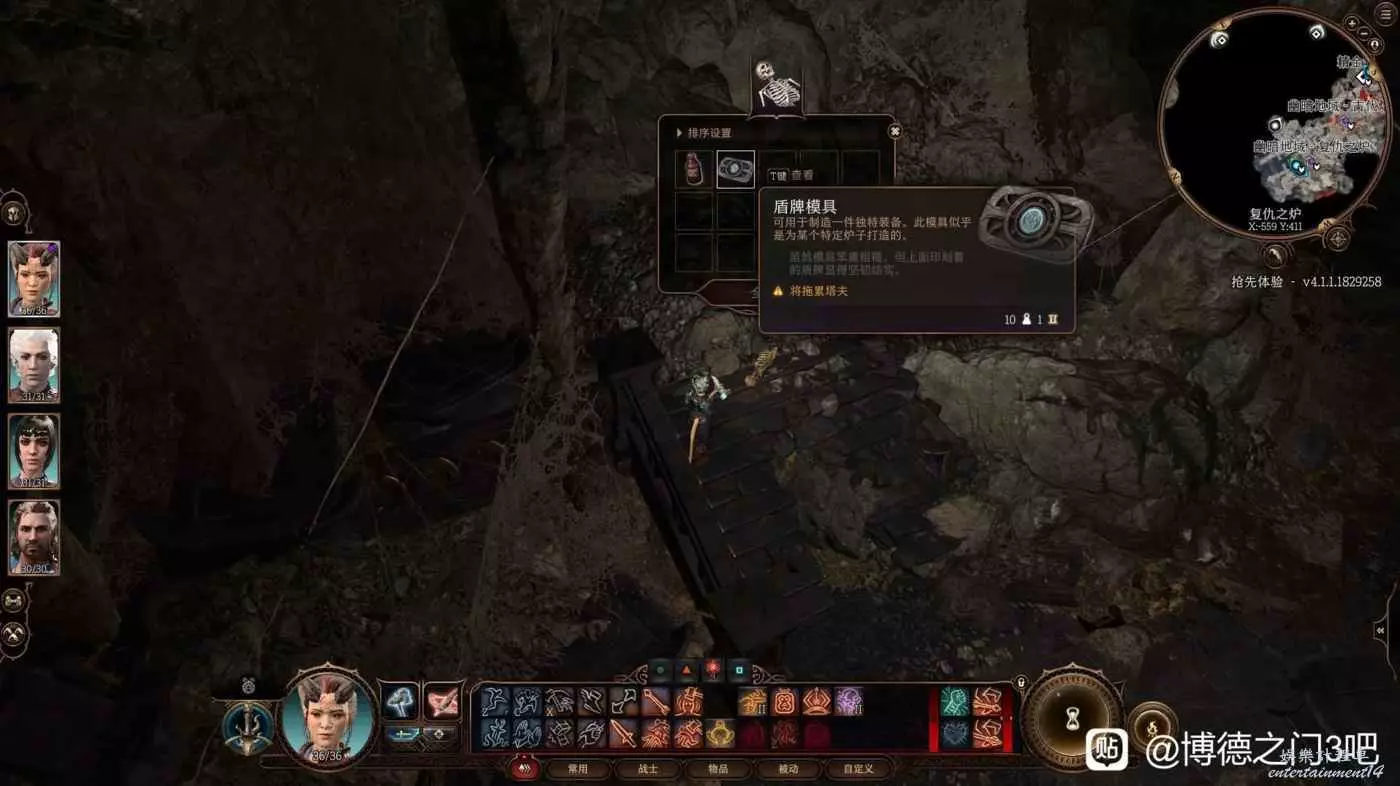Select the white-haired companion portrait
Viewport: 1400px width, 786px height.
click(x=34, y=365)
